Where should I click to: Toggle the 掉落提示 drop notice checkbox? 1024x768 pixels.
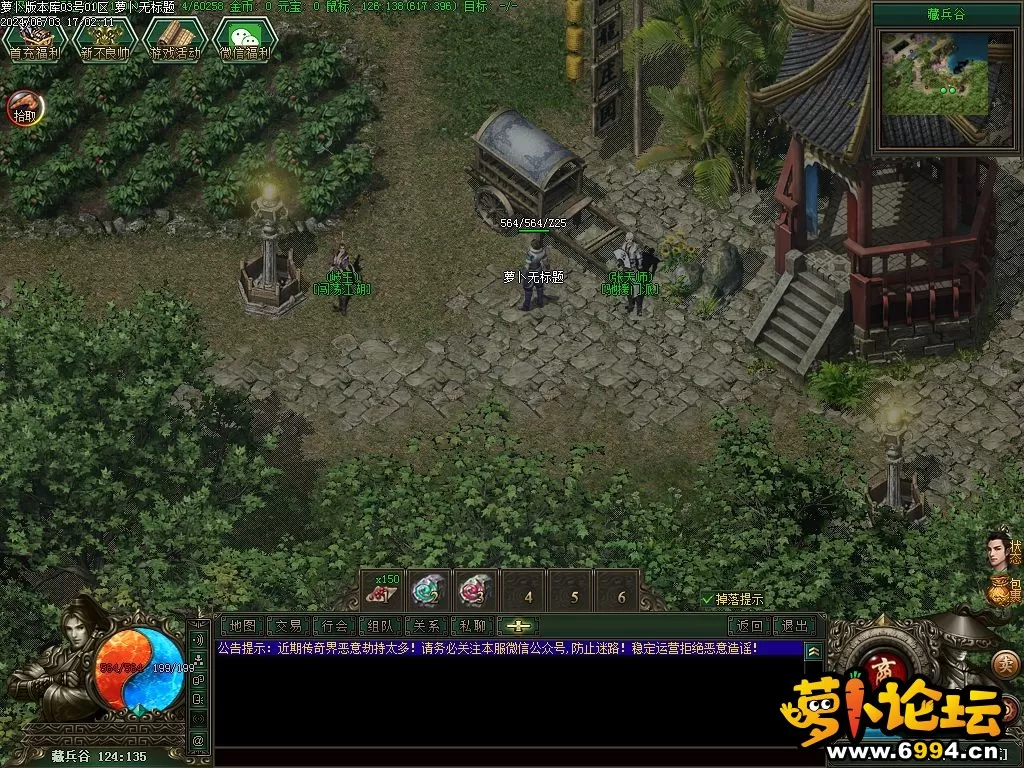point(708,599)
